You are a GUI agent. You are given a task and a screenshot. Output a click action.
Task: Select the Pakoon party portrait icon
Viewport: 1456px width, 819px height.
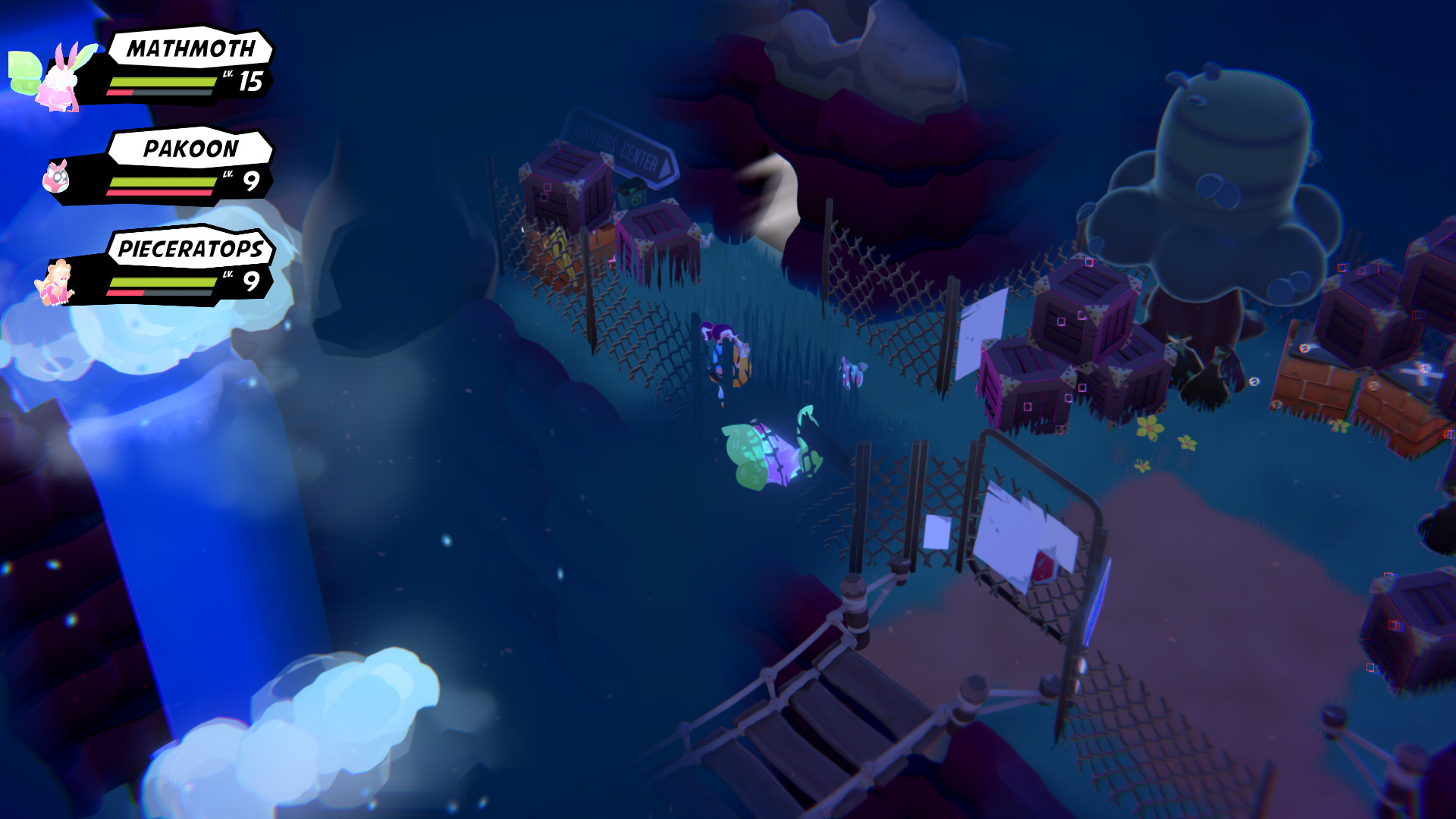[x=57, y=178]
